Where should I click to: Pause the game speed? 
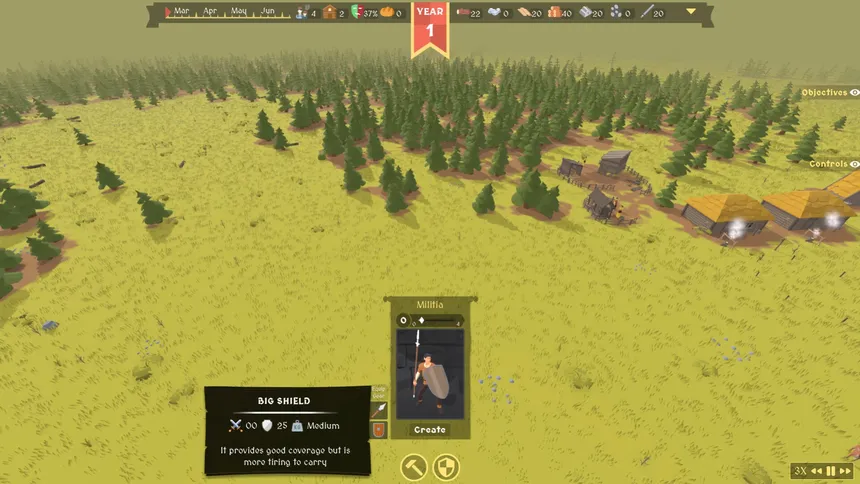click(x=830, y=471)
